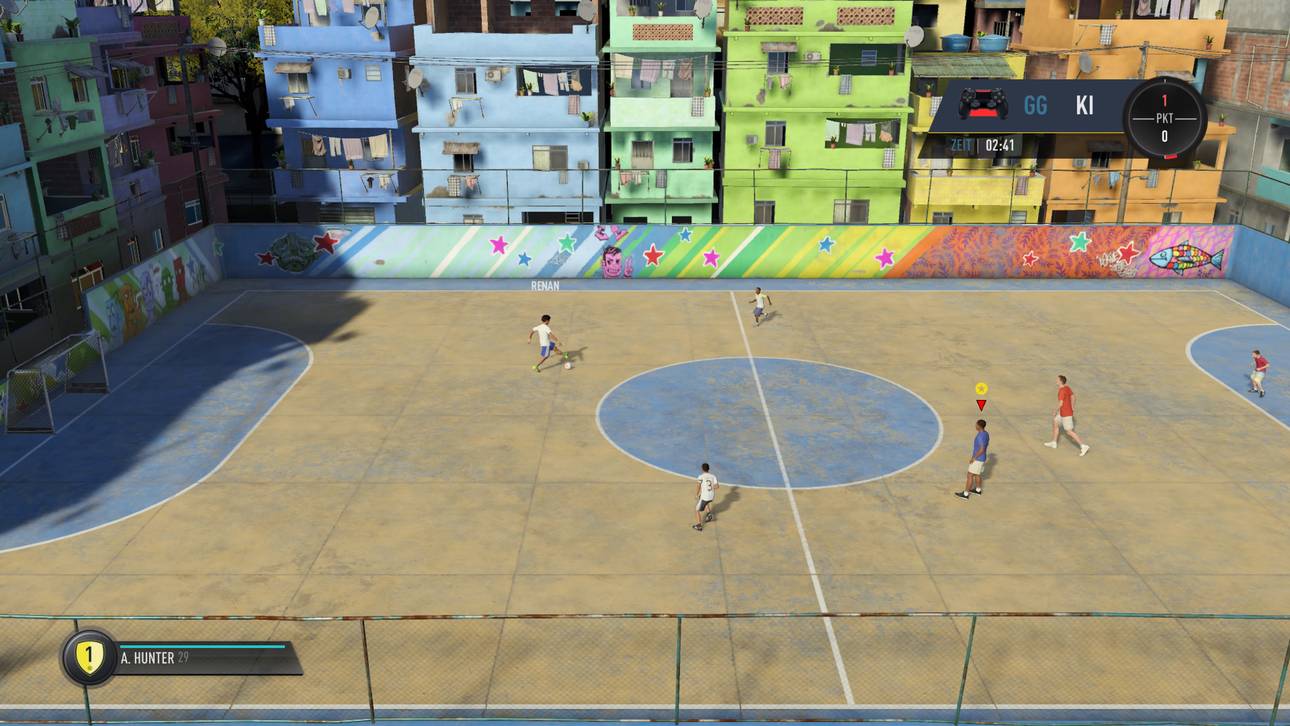Screen dimensions: 1290x726
Task: Click the white score counter showing 0
Action: click(1164, 136)
